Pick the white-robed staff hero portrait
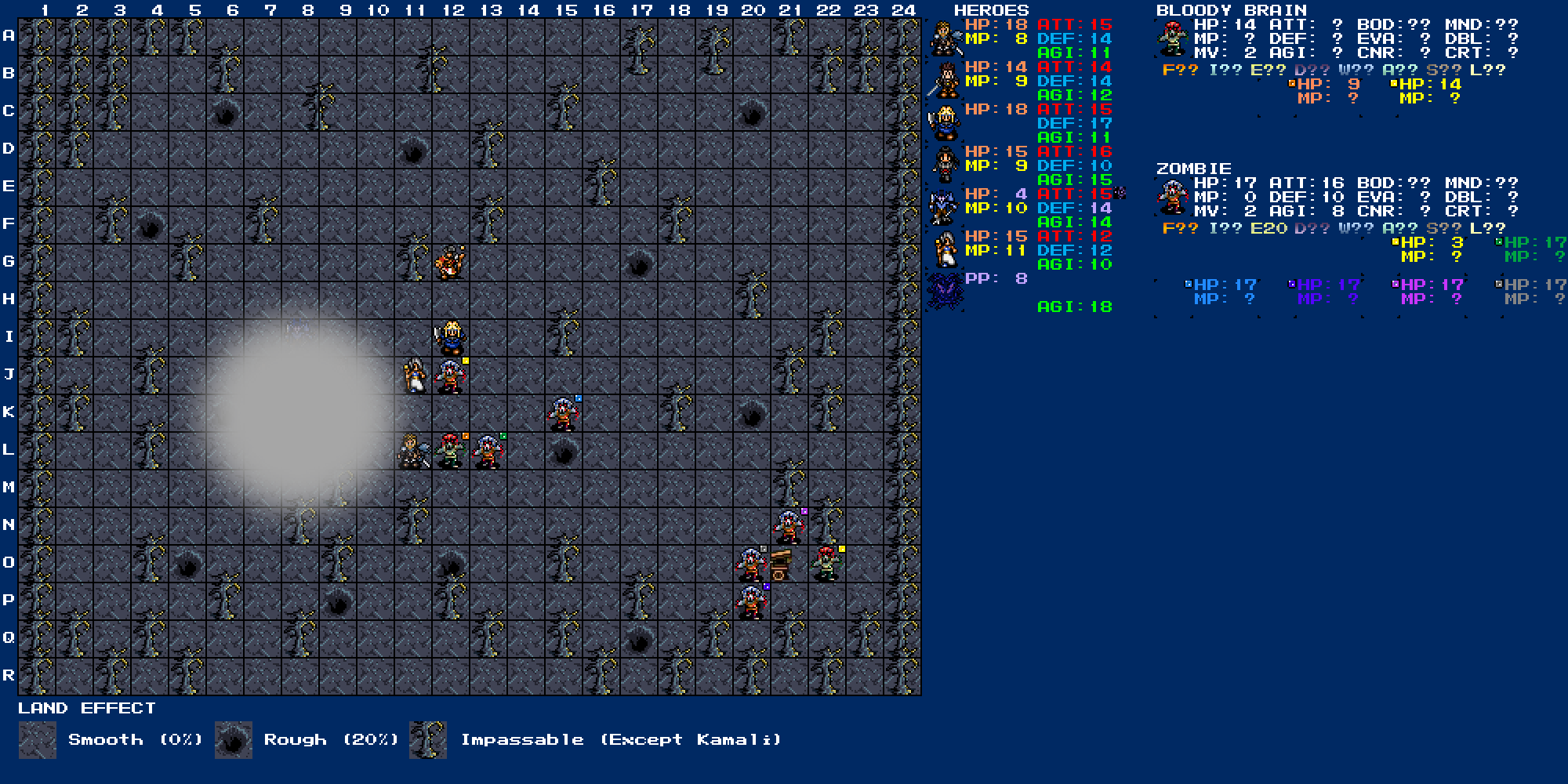Viewport: 1568px width, 784px height. pyautogui.click(x=944, y=250)
